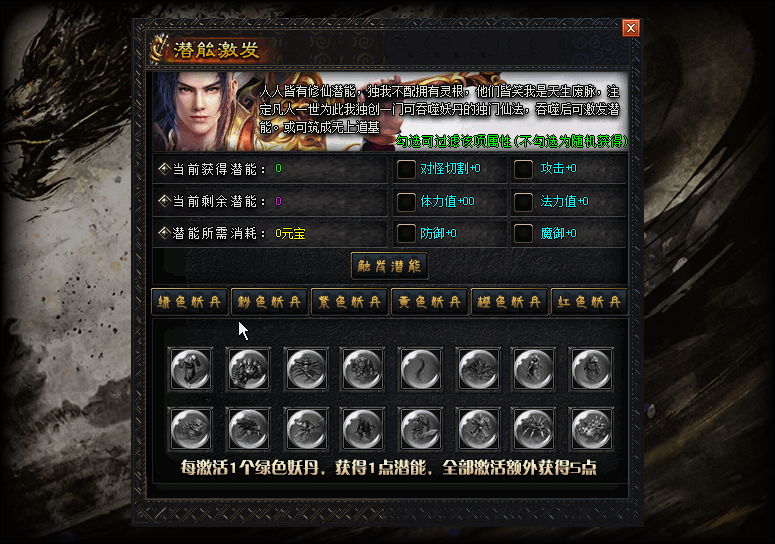Choose the 黄色妖丹 tab
Viewport: 775px width, 544px height.
click(x=429, y=302)
